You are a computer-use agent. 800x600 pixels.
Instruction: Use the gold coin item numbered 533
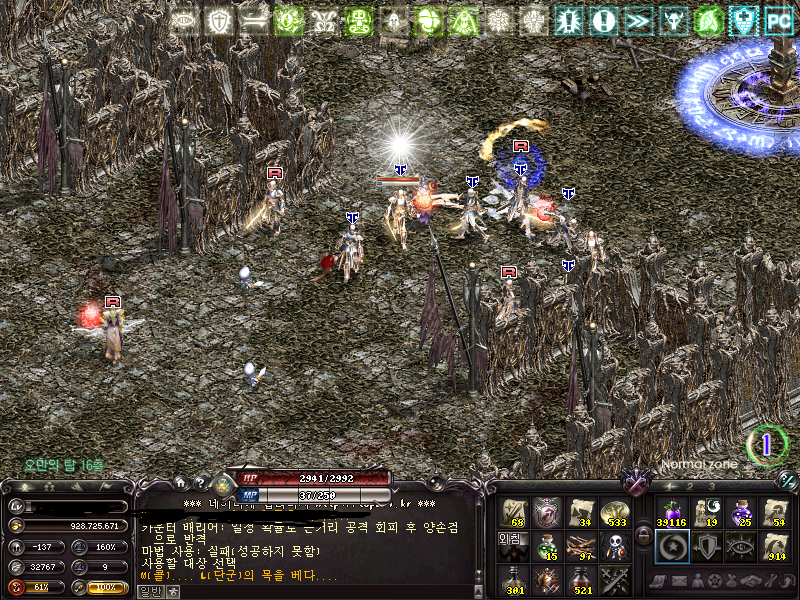pyautogui.click(x=614, y=512)
